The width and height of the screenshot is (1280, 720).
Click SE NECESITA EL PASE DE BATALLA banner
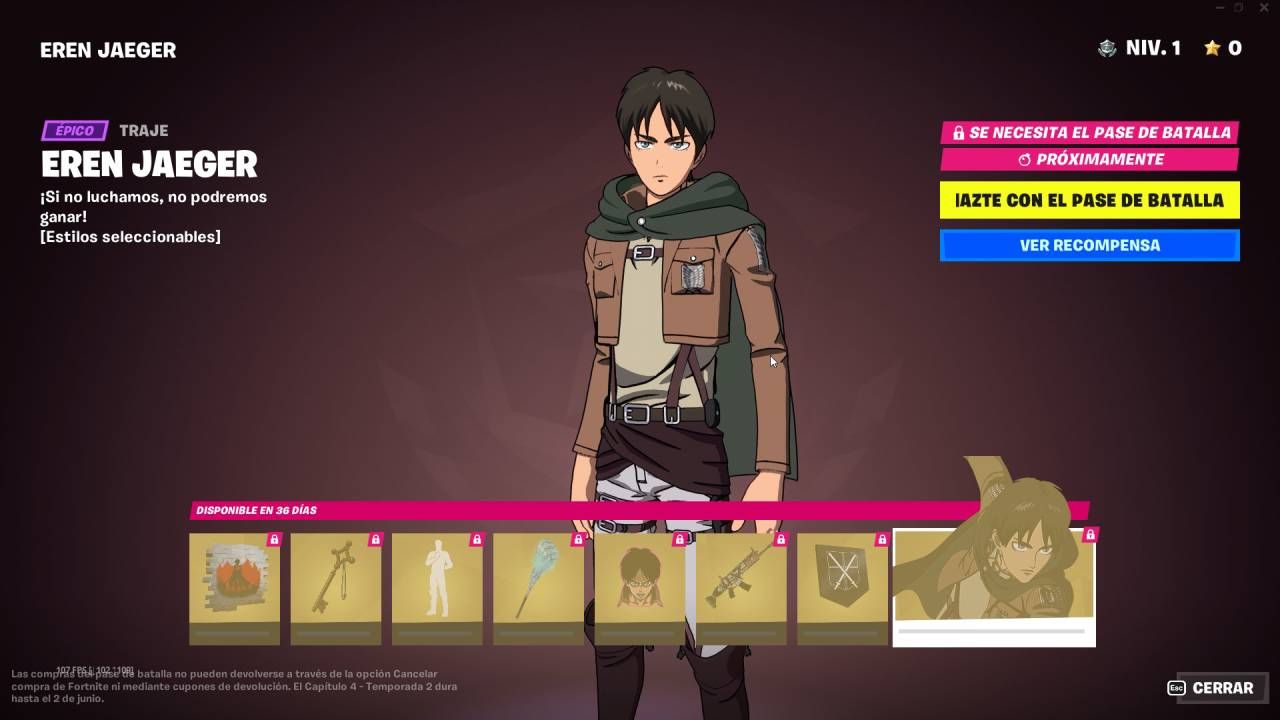click(x=1089, y=131)
